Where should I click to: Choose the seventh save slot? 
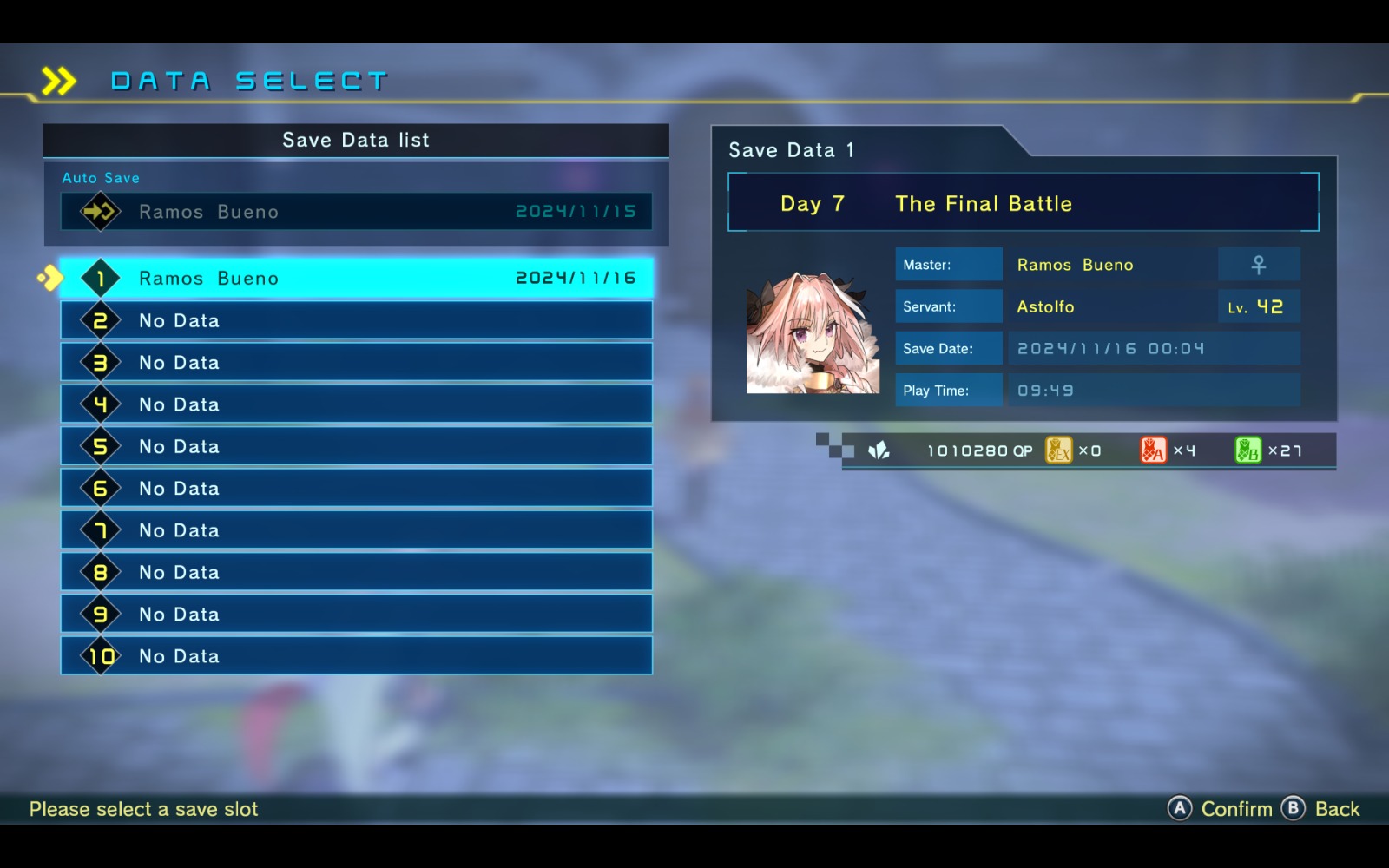(356, 530)
